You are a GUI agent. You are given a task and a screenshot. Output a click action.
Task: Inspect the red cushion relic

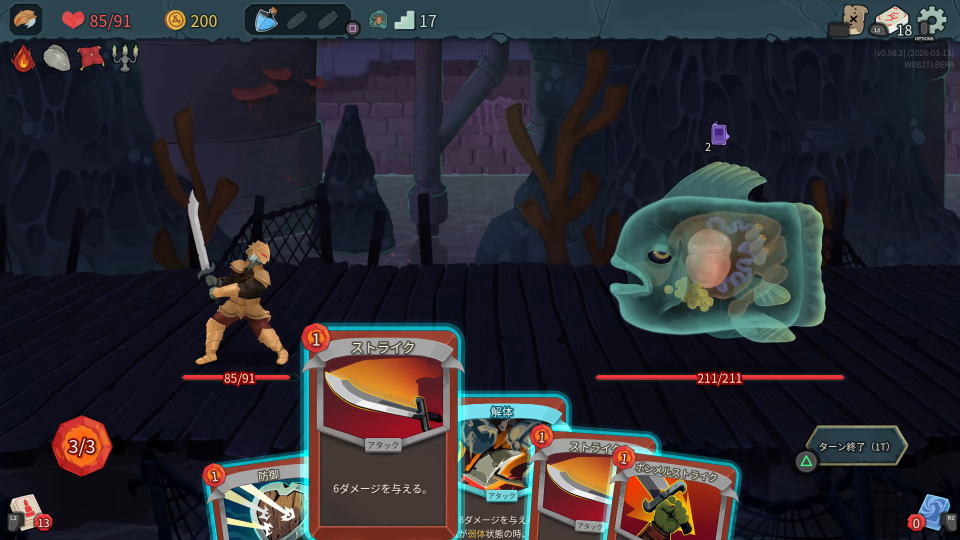[x=91, y=58]
